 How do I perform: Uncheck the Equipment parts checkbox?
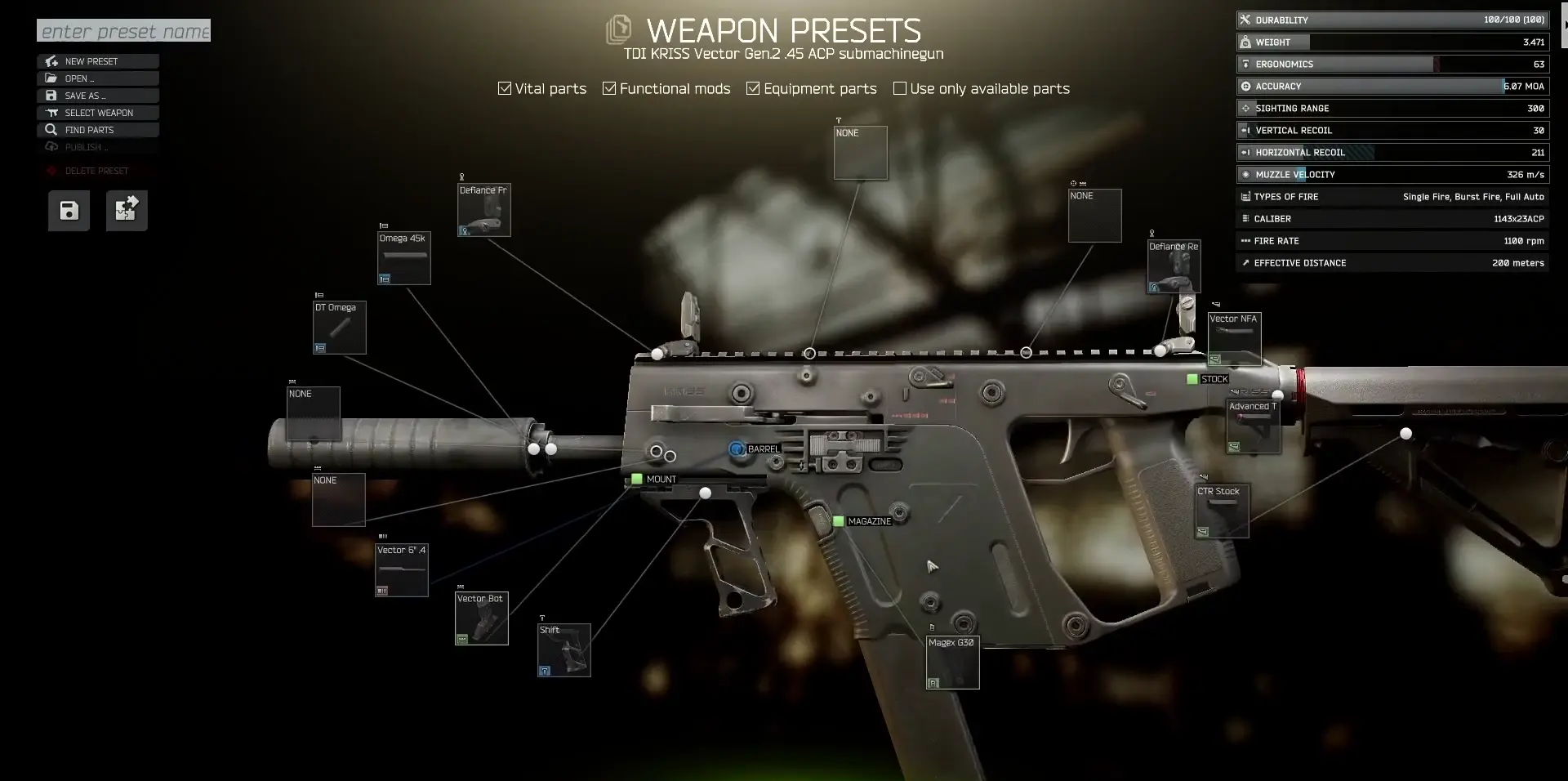click(753, 88)
